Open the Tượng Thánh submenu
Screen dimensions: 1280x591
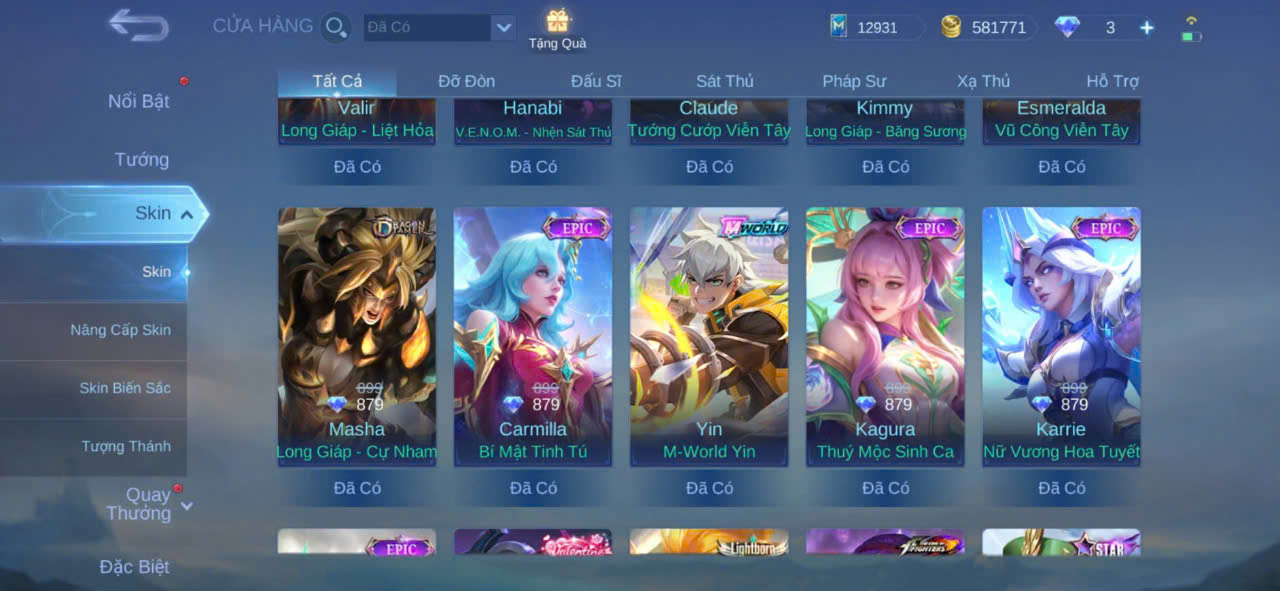(126, 446)
